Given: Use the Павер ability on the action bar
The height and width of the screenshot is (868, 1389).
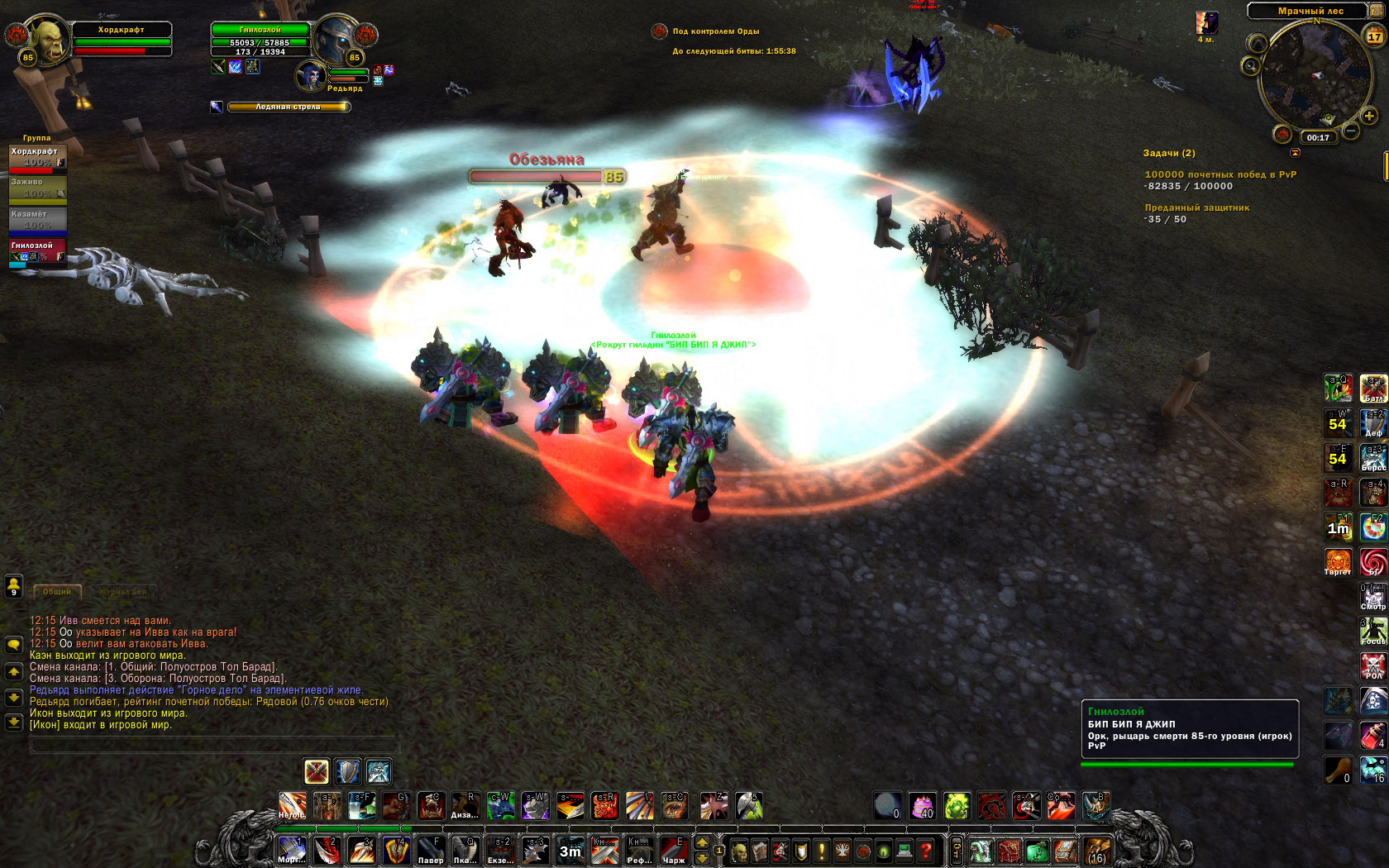Looking at the screenshot, I should [430, 850].
